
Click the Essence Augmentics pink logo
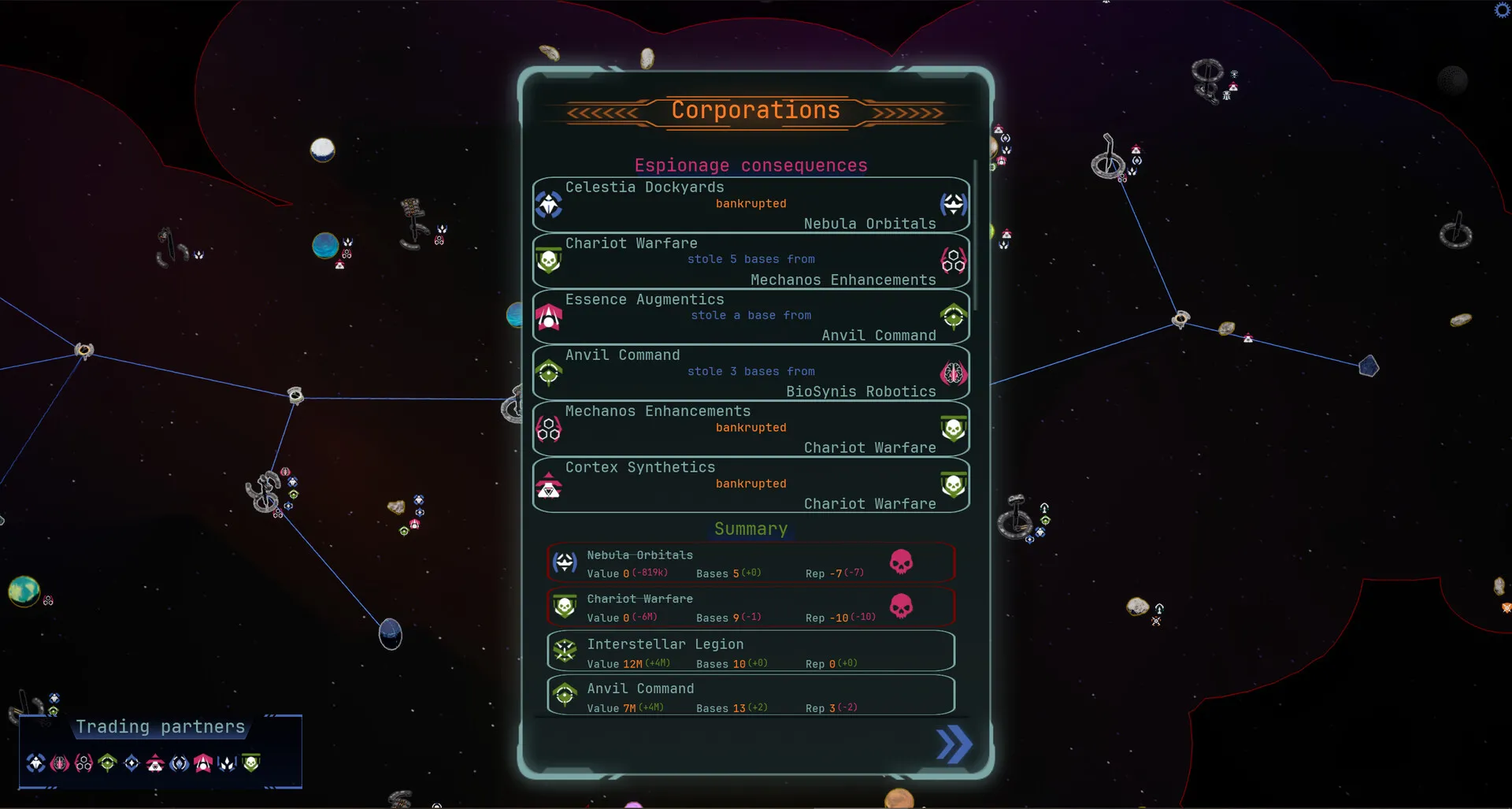(x=549, y=317)
